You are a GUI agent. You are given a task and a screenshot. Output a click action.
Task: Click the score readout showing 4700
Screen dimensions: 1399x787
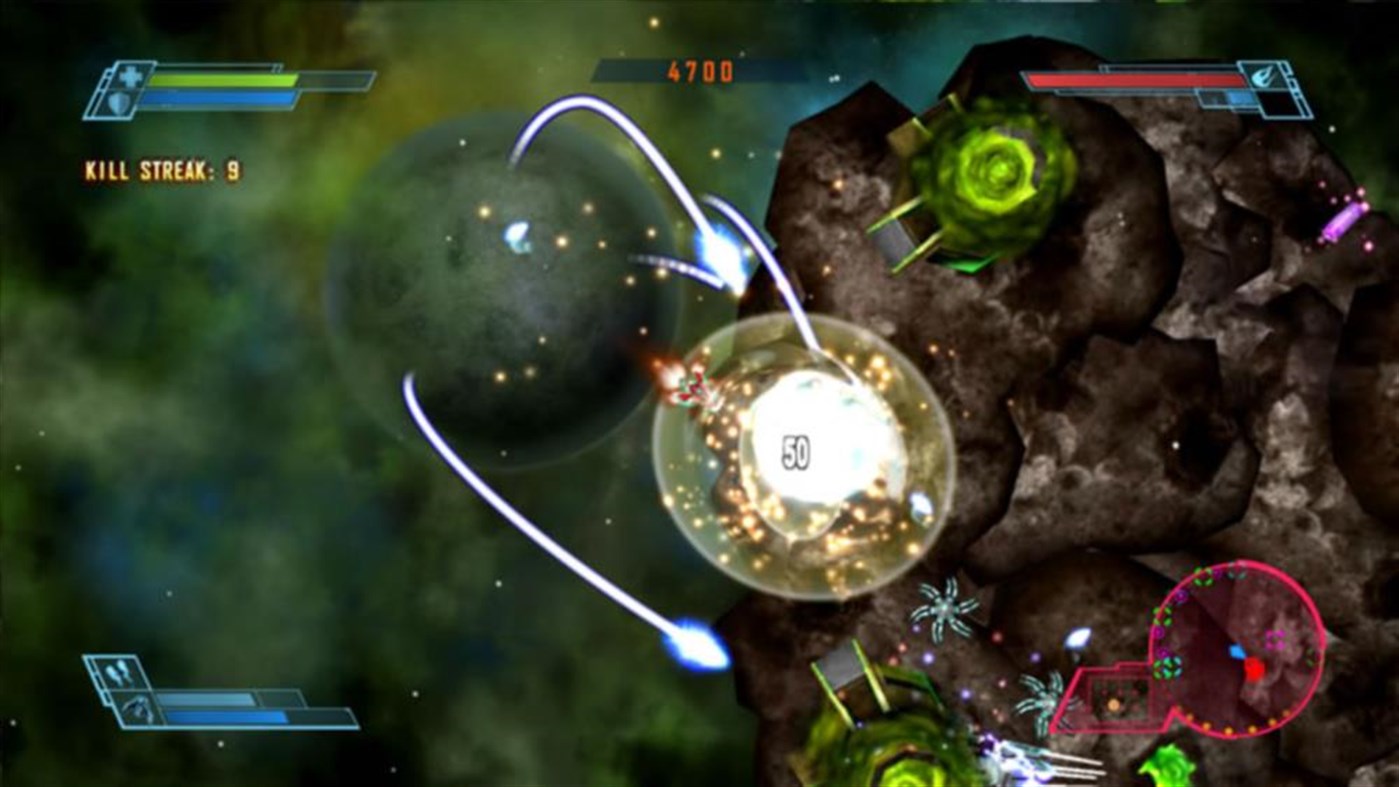coord(700,72)
